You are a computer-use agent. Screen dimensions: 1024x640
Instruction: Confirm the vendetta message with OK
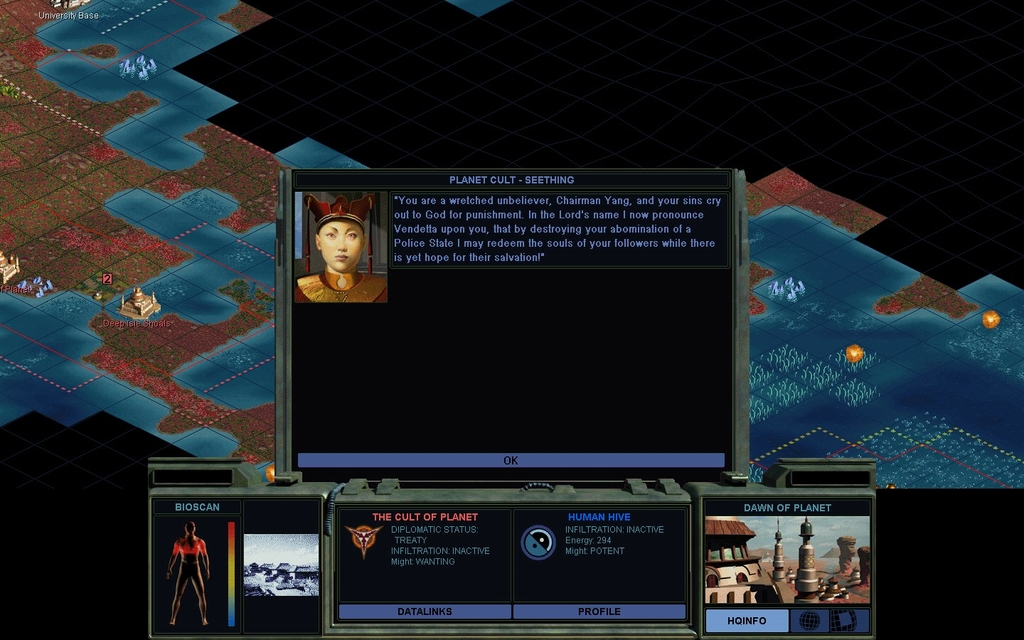511,460
